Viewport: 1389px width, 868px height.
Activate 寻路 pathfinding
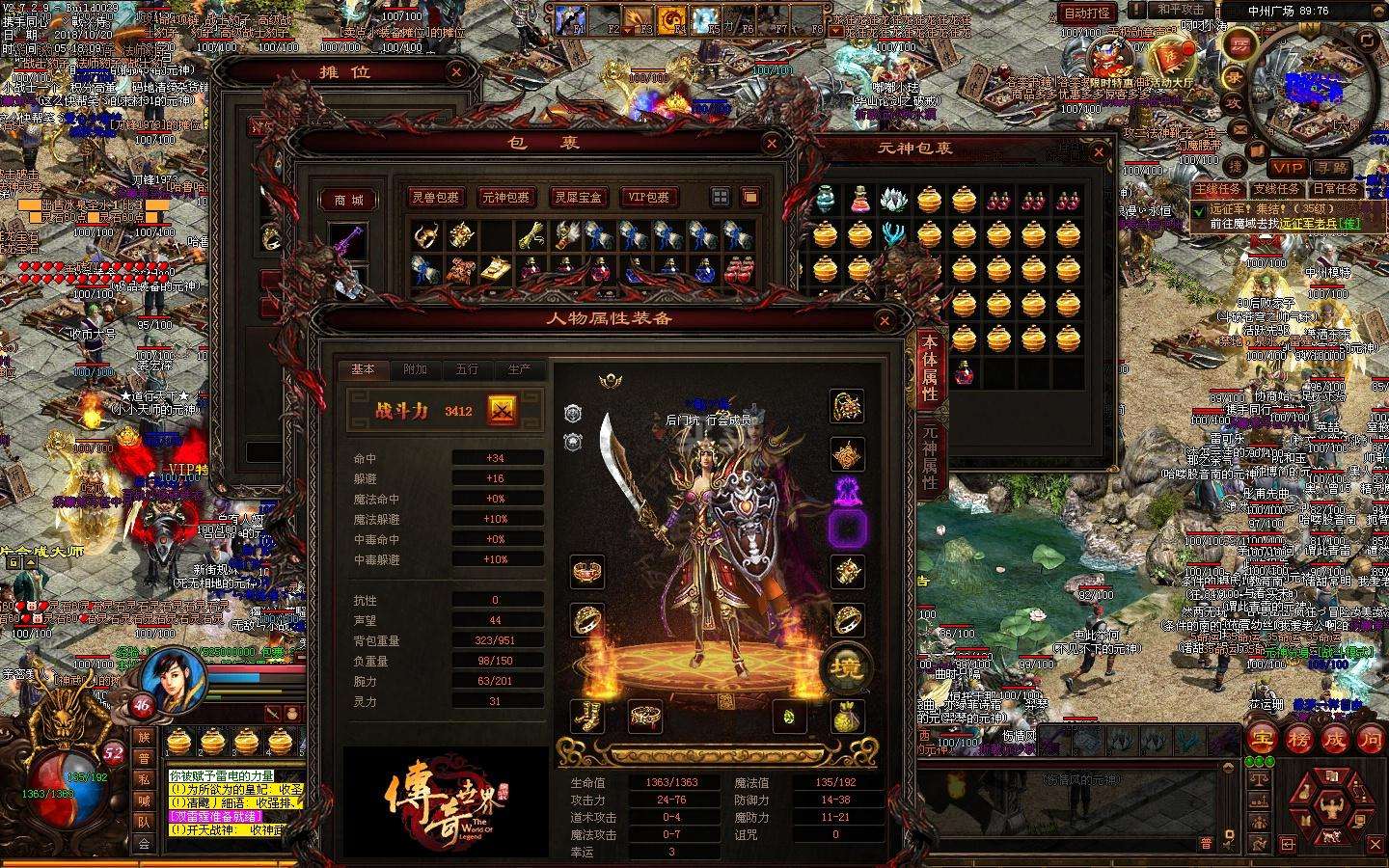(1330, 168)
